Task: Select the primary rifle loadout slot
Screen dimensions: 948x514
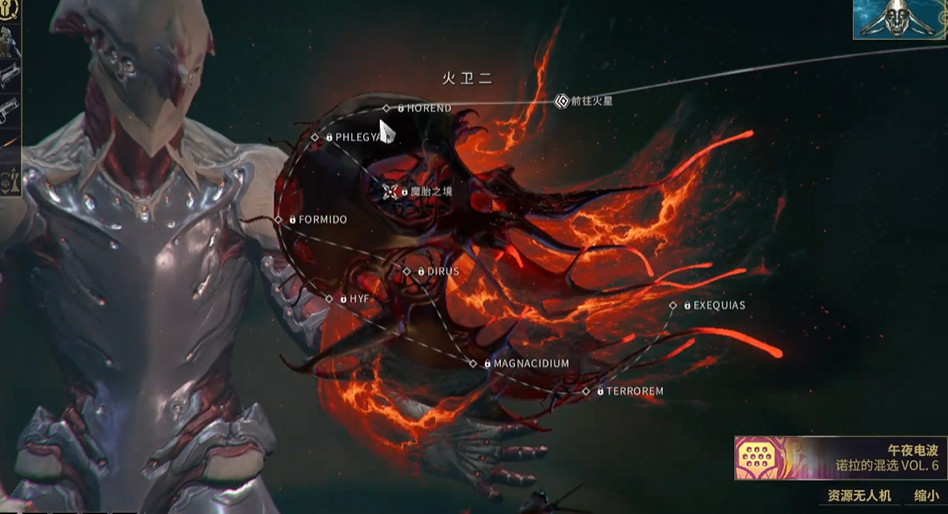Action: pos(9,76)
